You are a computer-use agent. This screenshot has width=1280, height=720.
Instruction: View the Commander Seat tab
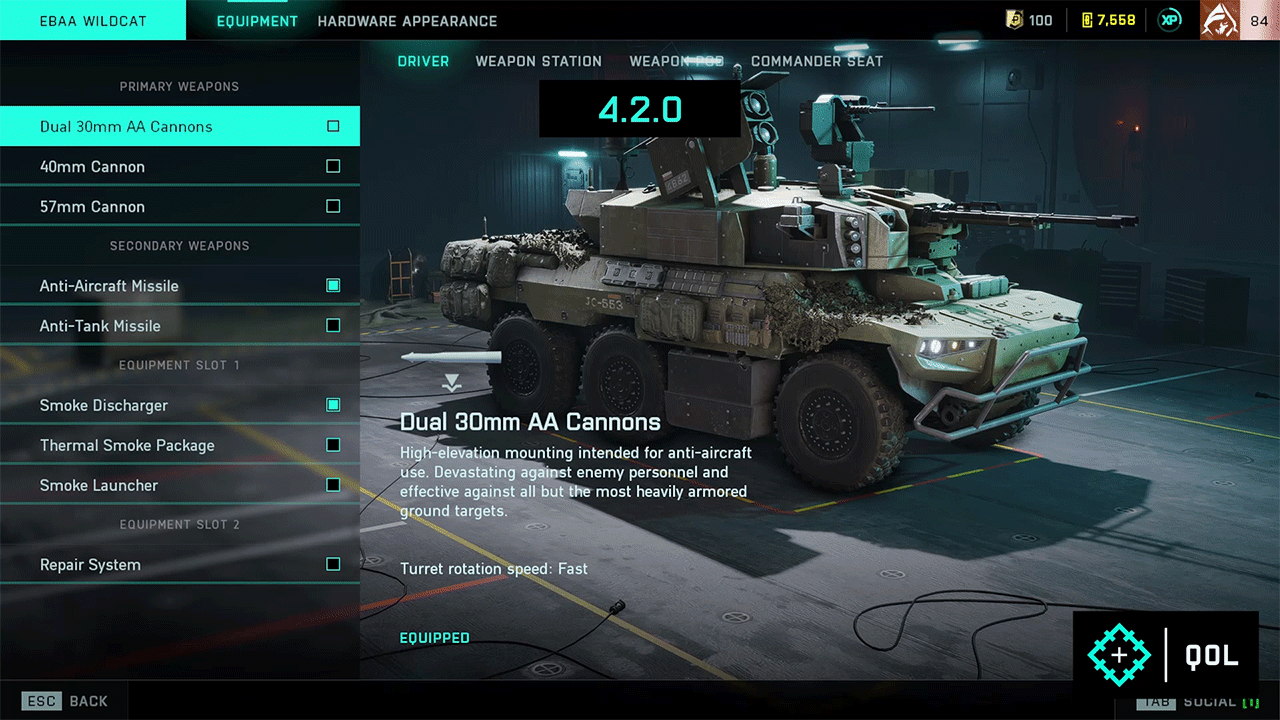[817, 61]
